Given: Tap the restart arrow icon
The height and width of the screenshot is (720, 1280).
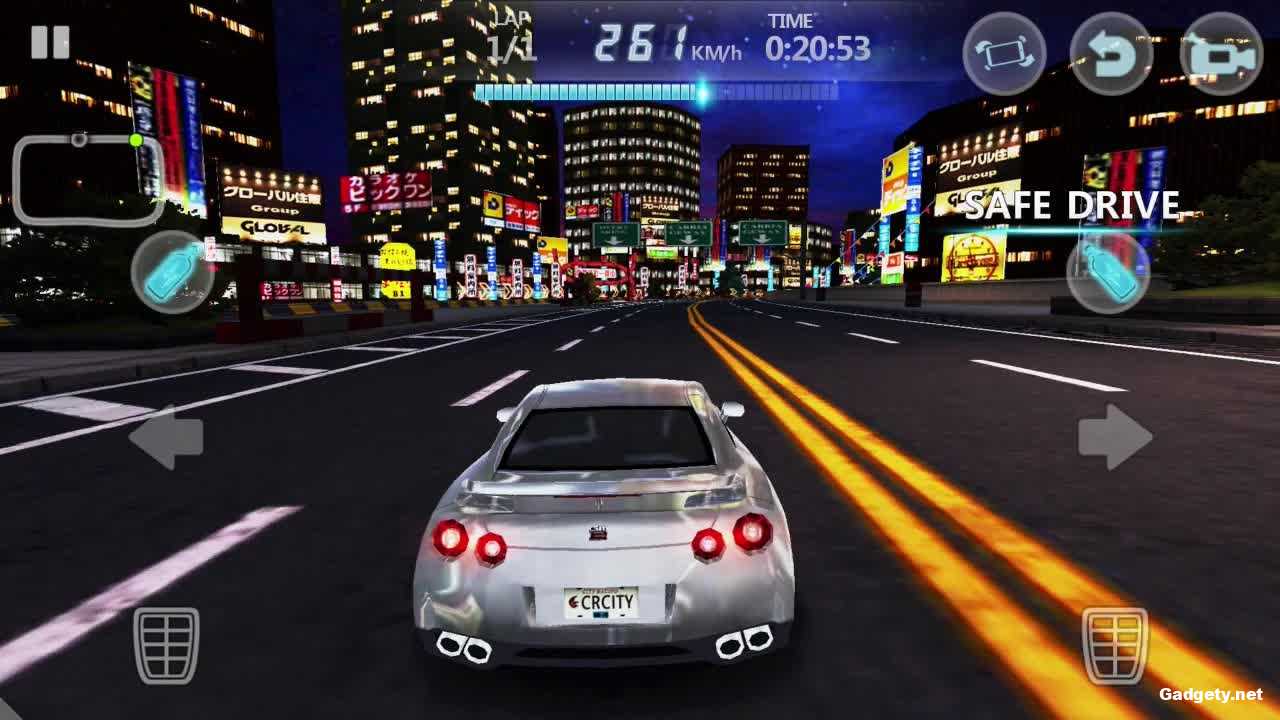Looking at the screenshot, I should [x=1113, y=54].
